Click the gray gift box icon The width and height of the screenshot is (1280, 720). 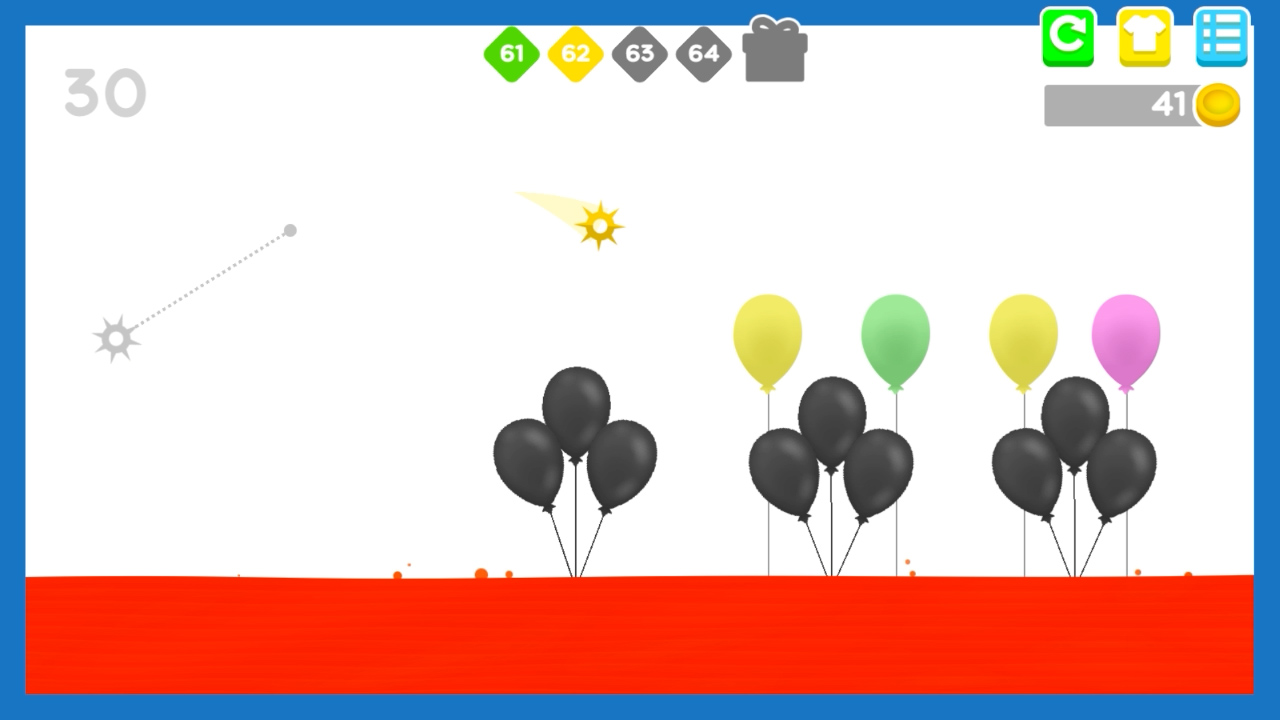pyautogui.click(x=774, y=54)
